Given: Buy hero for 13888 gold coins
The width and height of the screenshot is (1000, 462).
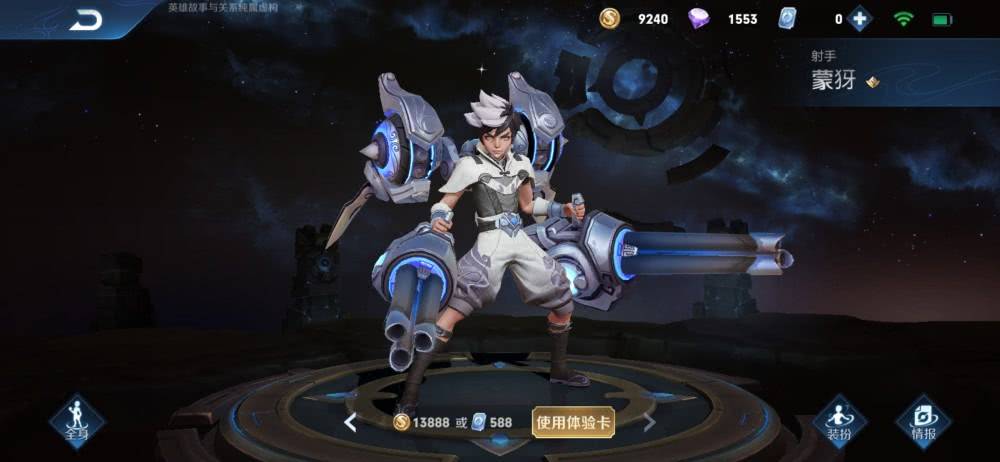Looking at the screenshot, I should click(x=421, y=422).
